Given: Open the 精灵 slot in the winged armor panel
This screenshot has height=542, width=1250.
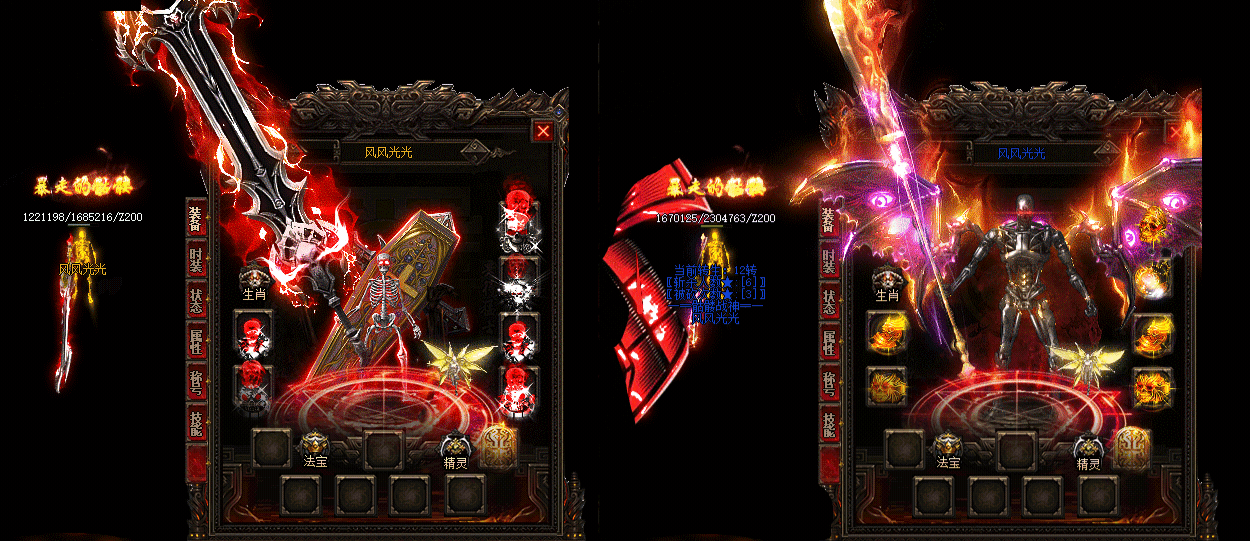Looking at the screenshot, I should coord(1089,448).
